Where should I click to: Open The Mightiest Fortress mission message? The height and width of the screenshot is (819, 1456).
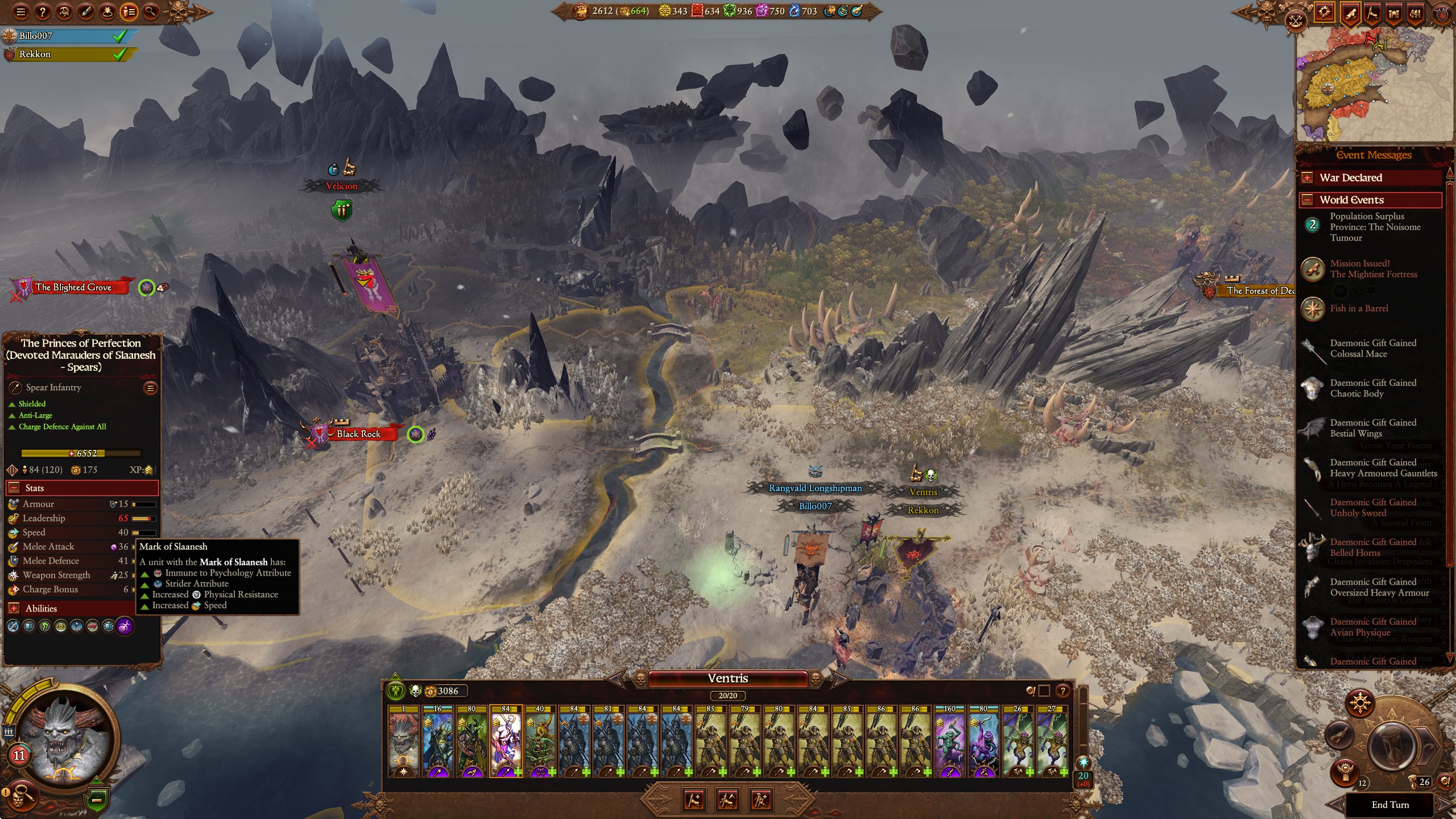coord(1373,269)
